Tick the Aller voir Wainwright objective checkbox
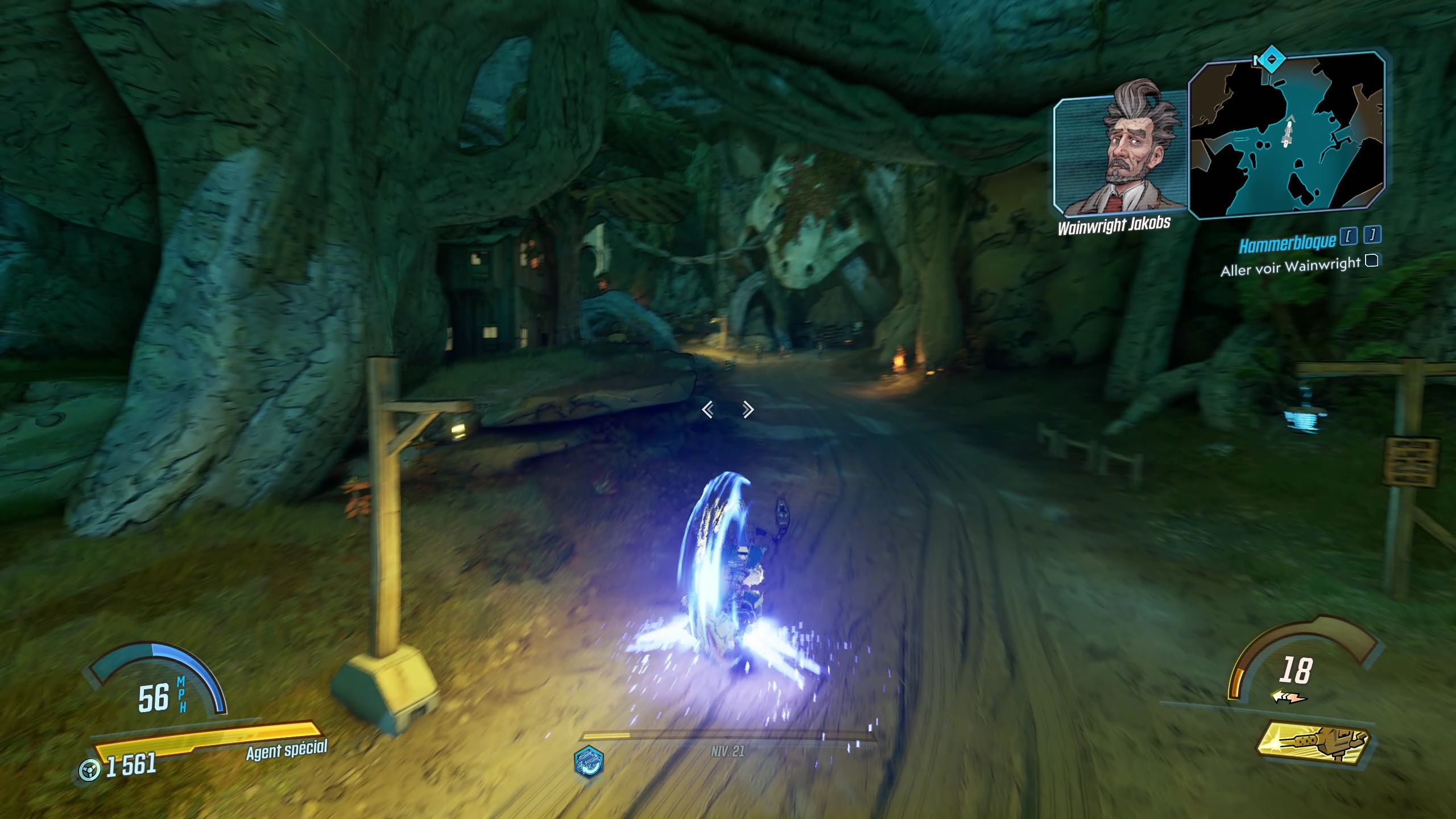The height and width of the screenshot is (819, 1456). [1372, 261]
